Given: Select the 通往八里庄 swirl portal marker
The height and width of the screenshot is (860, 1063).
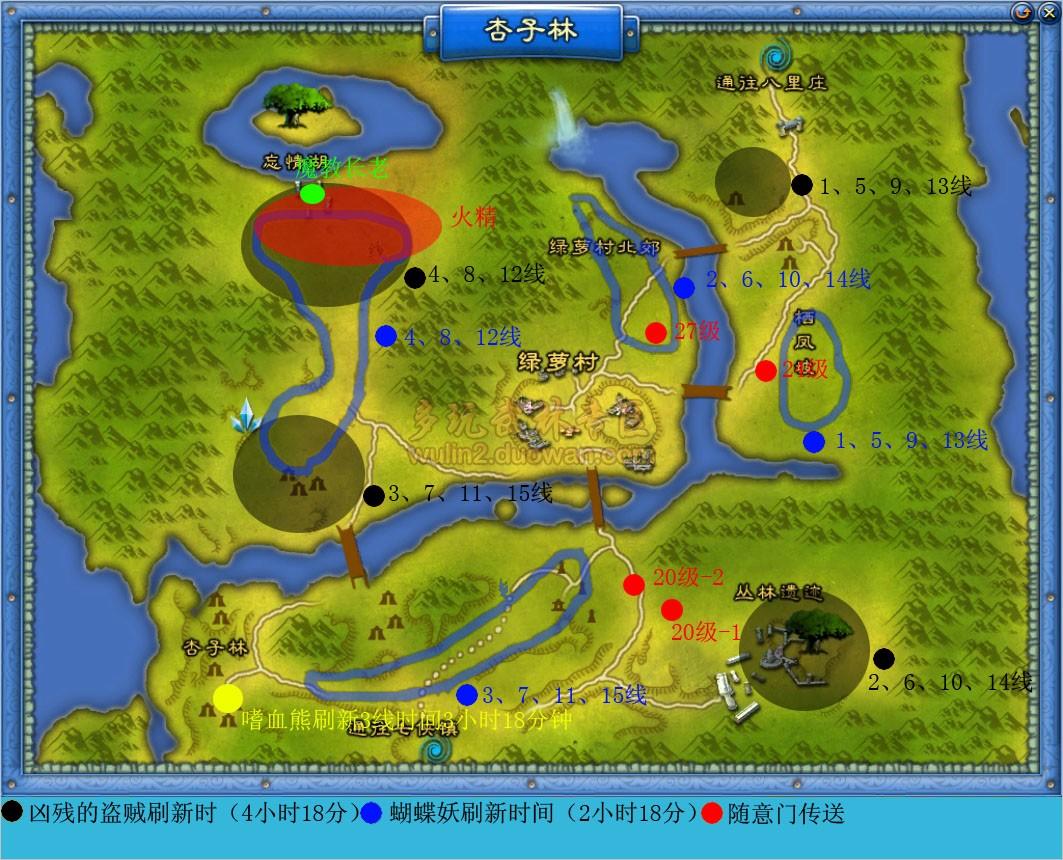Looking at the screenshot, I should pyautogui.click(x=773, y=56).
